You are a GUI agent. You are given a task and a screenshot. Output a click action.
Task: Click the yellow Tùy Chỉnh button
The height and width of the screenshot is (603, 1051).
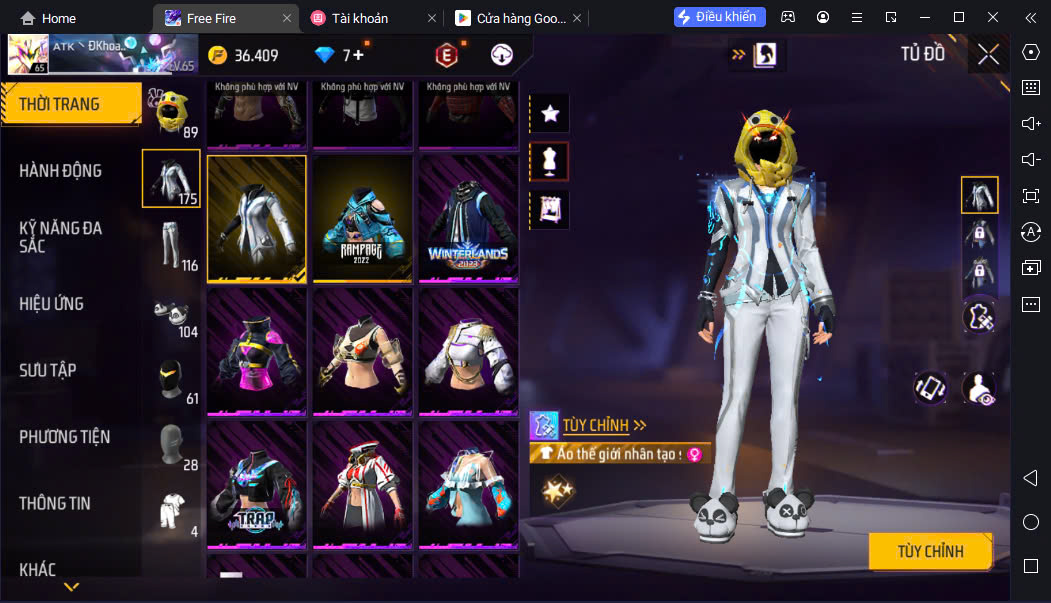pos(930,551)
